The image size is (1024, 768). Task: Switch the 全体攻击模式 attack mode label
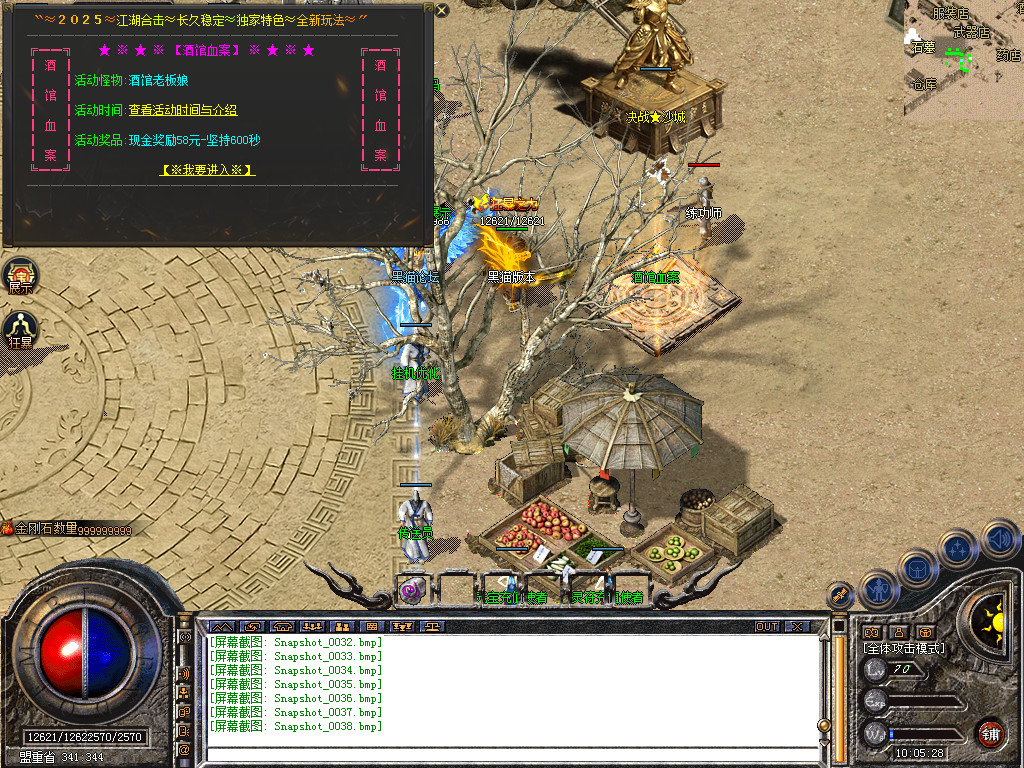[x=905, y=648]
